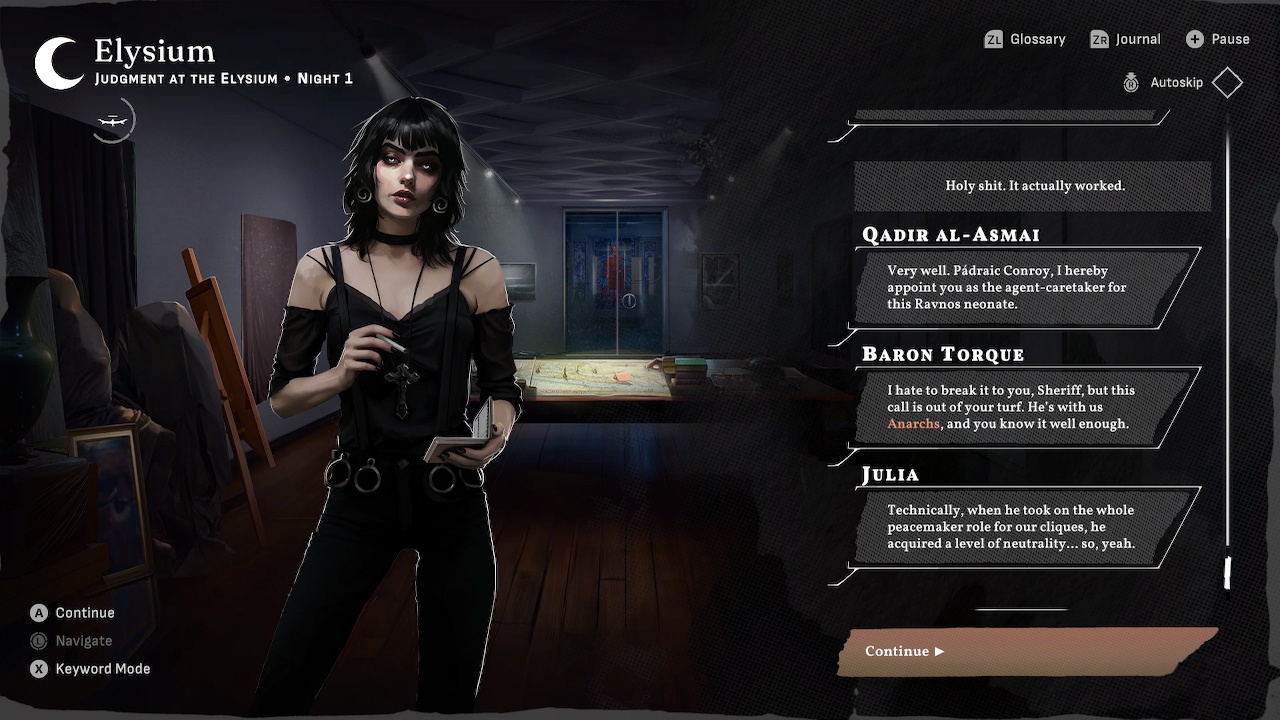The height and width of the screenshot is (720, 1280).
Task: Select the highlighted Anarchs keyword in Baron Torque's line
Action: pos(912,424)
